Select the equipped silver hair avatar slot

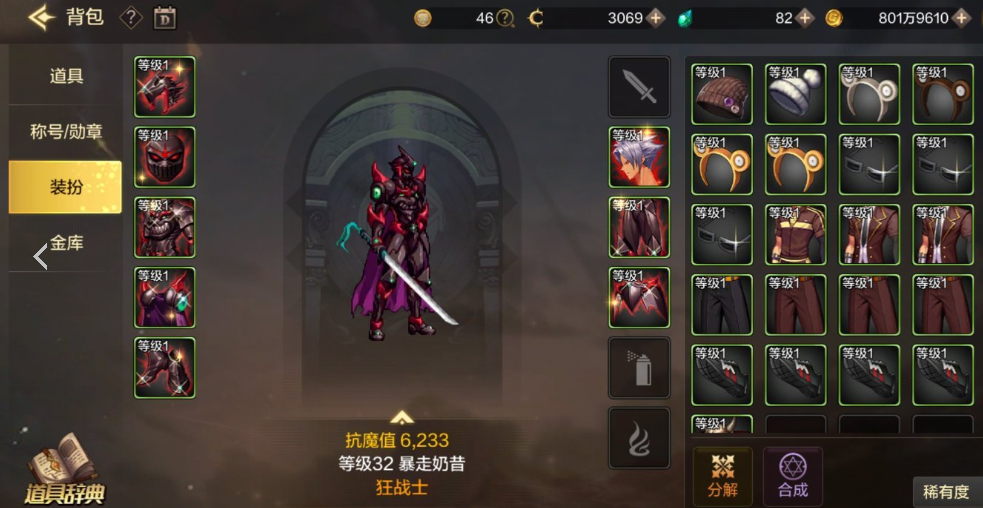coord(639,157)
